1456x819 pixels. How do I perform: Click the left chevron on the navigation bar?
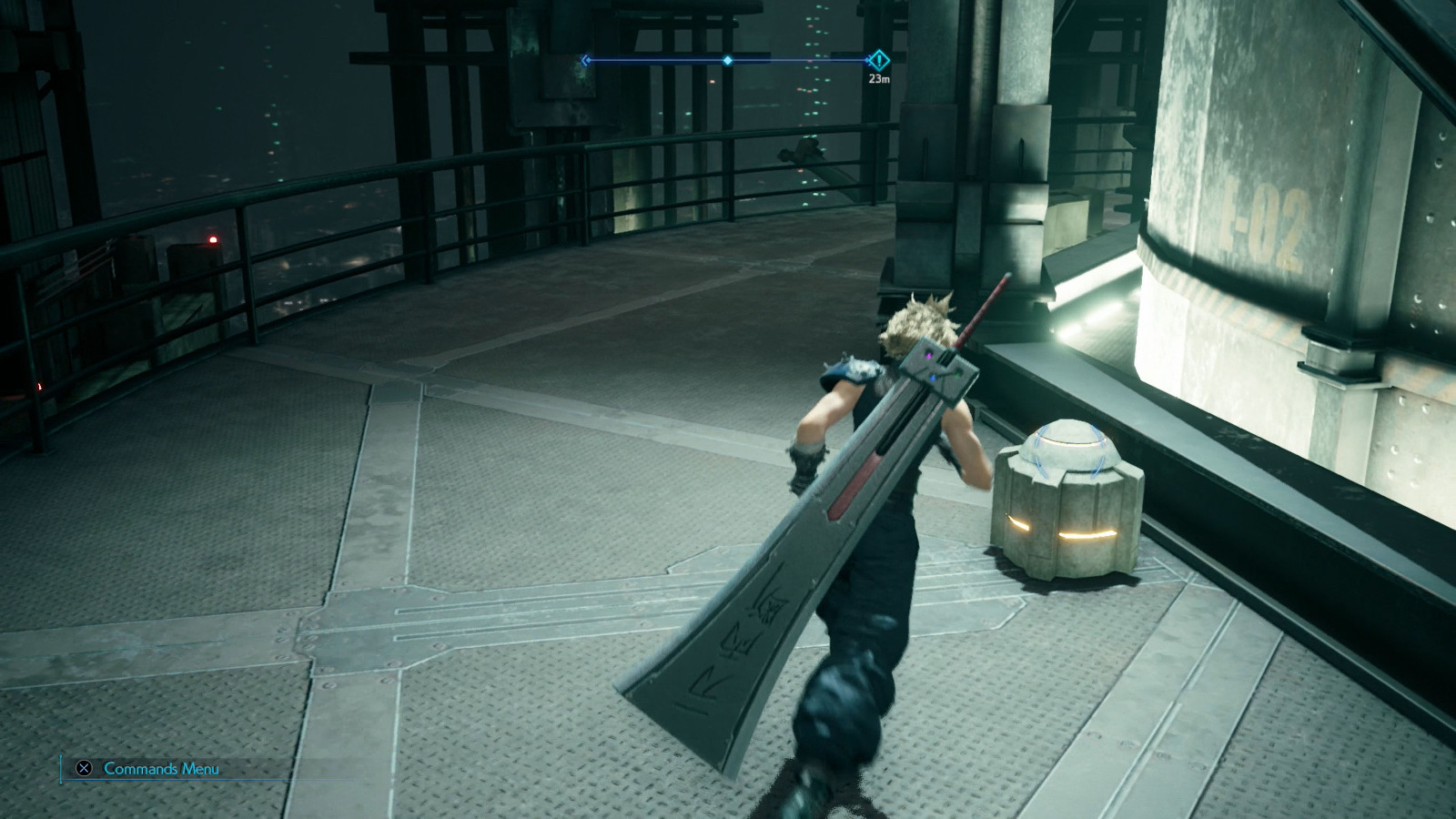583,59
